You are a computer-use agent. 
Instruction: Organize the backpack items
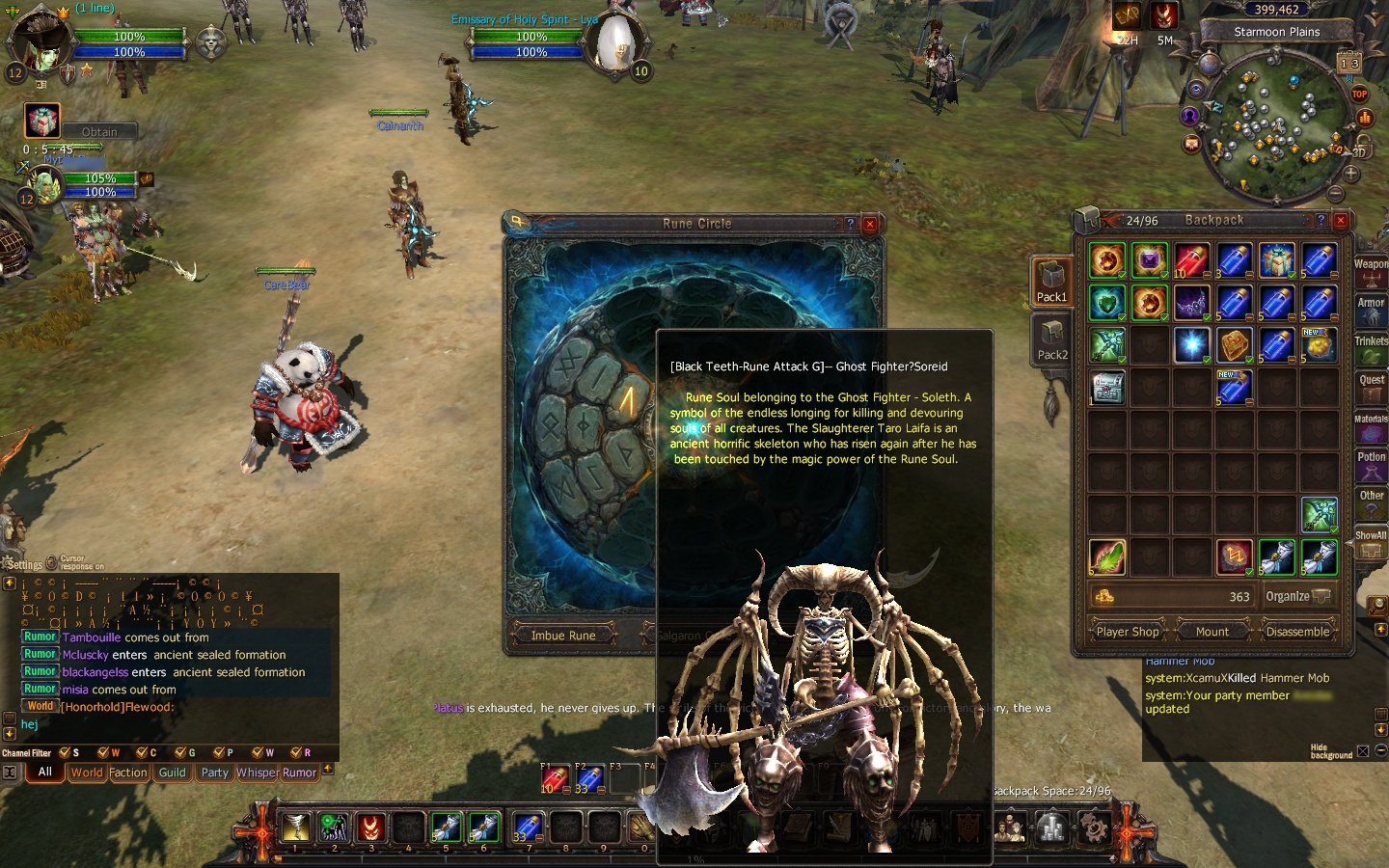tap(1297, 596)
